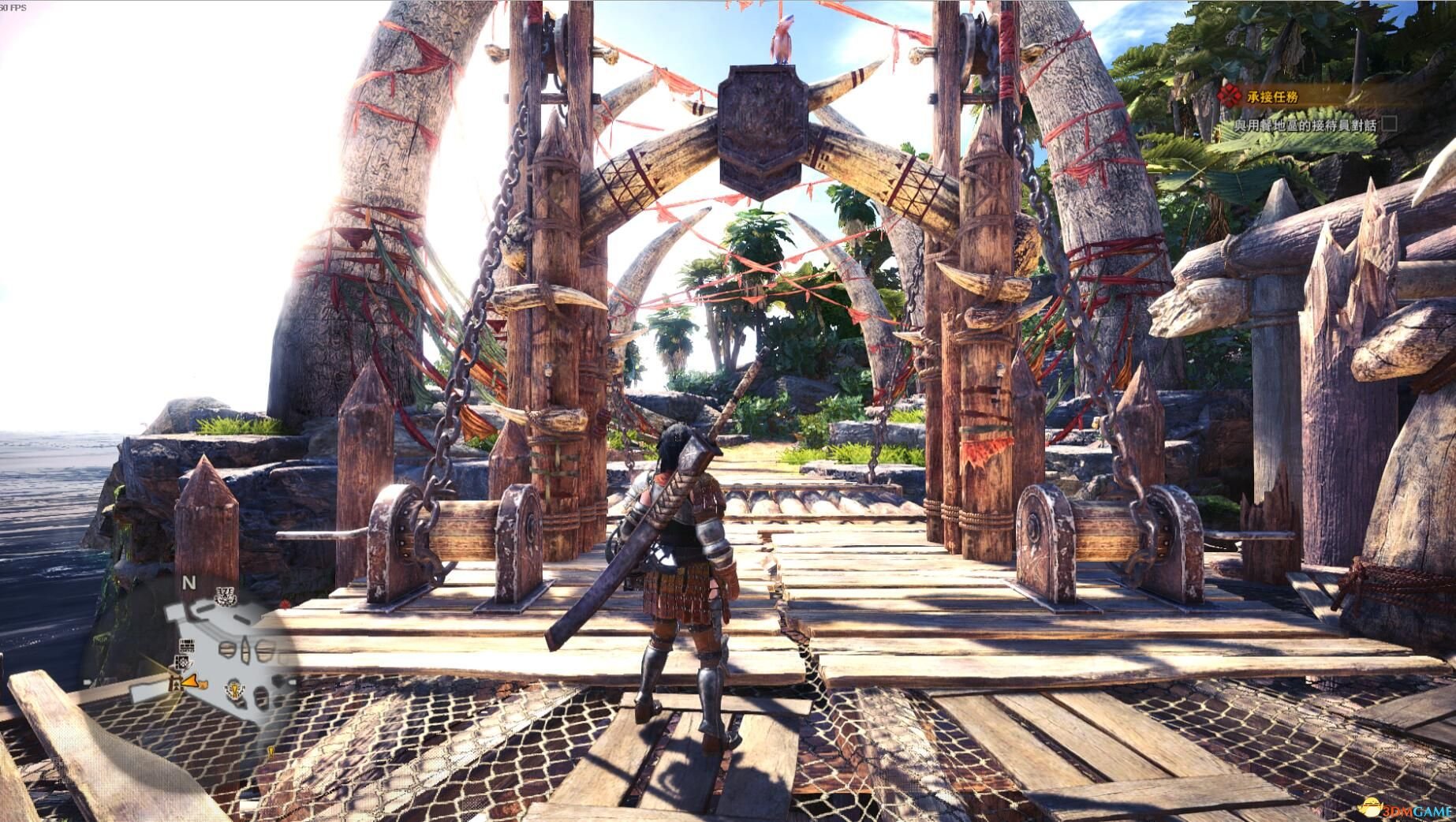The height and width of the screenshot is (822, 1456).
Task: Select the ornate gate emblem at minimap top
Action: (x=225, y=597)
